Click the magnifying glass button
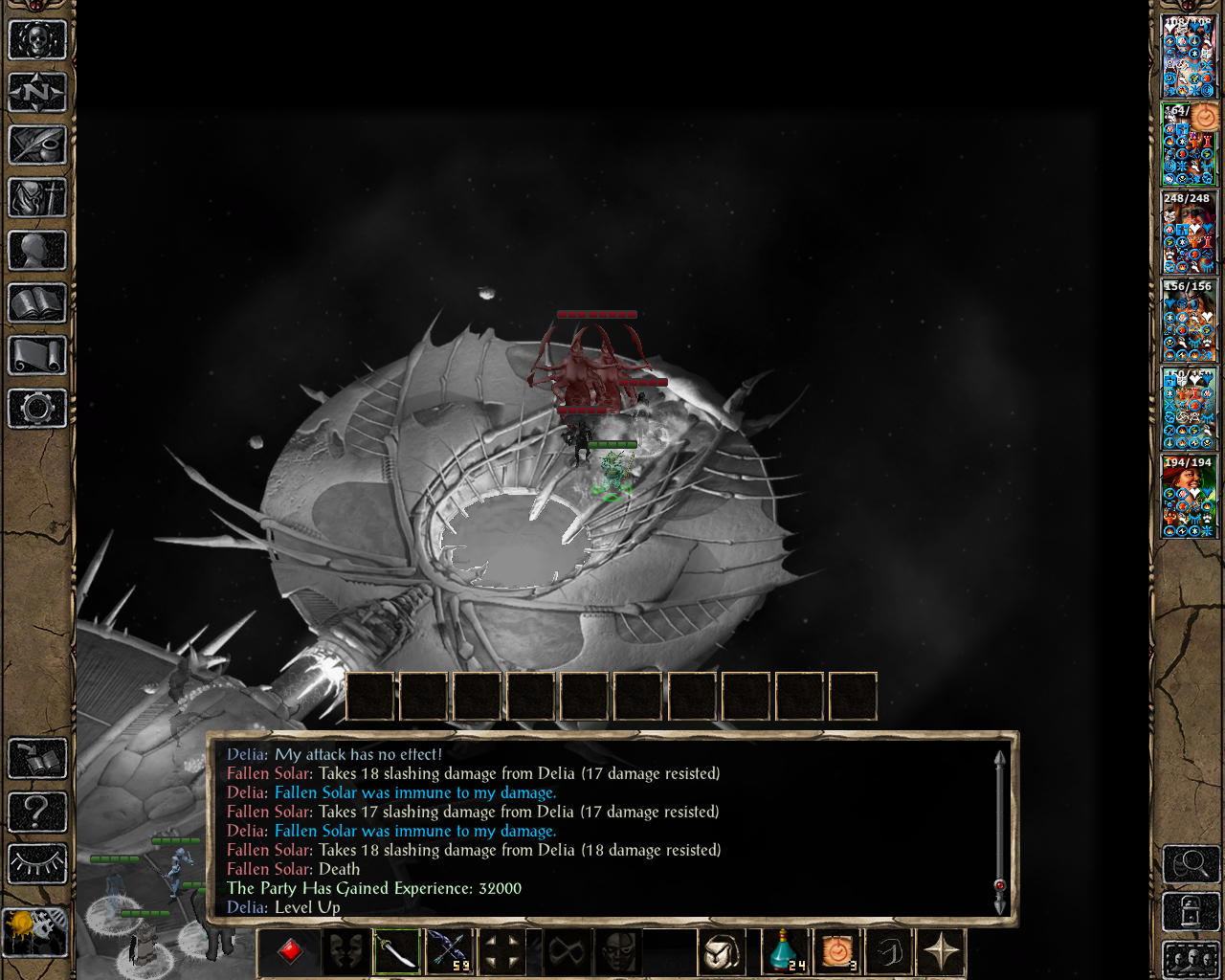The width and height of the screenshot is (1225, 980). [x=1190, y=864]
